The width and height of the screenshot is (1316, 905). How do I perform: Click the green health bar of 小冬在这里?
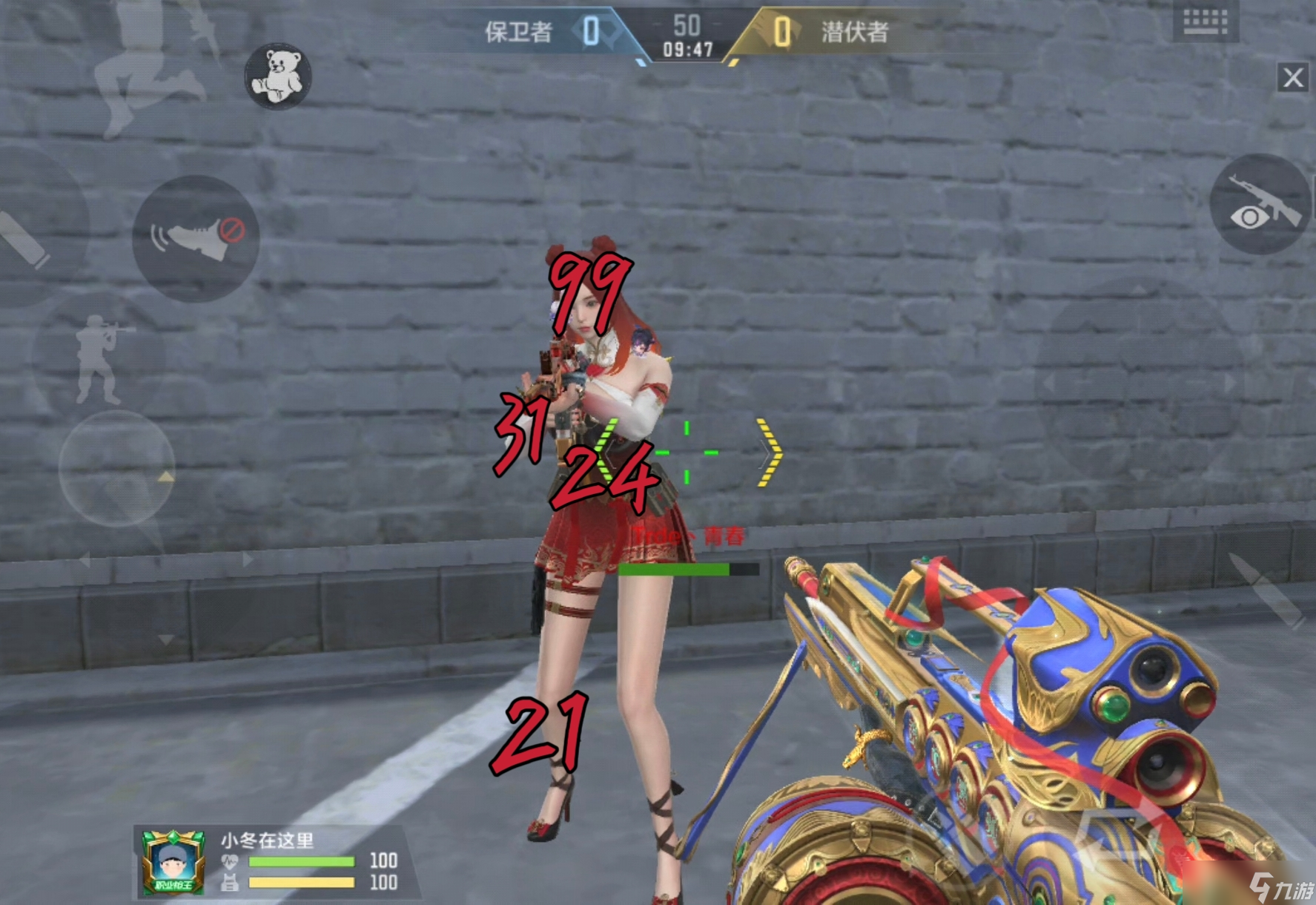(x=302, y=861)
